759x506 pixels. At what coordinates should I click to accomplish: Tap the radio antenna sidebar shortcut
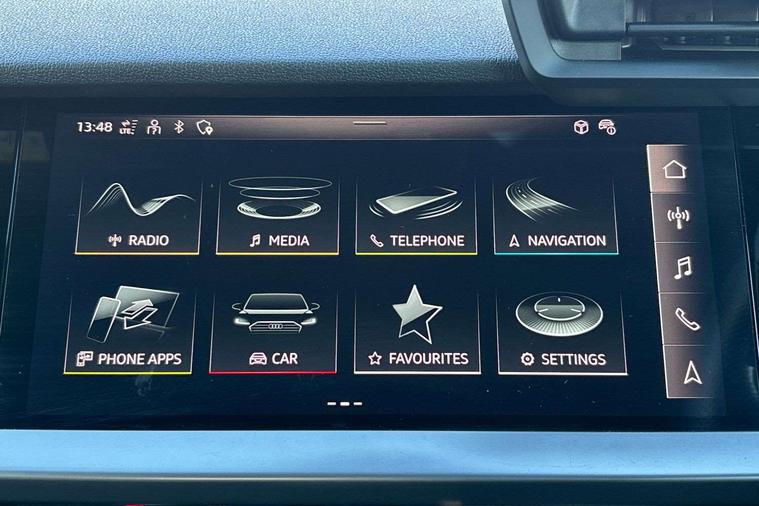tap(680, 216)
